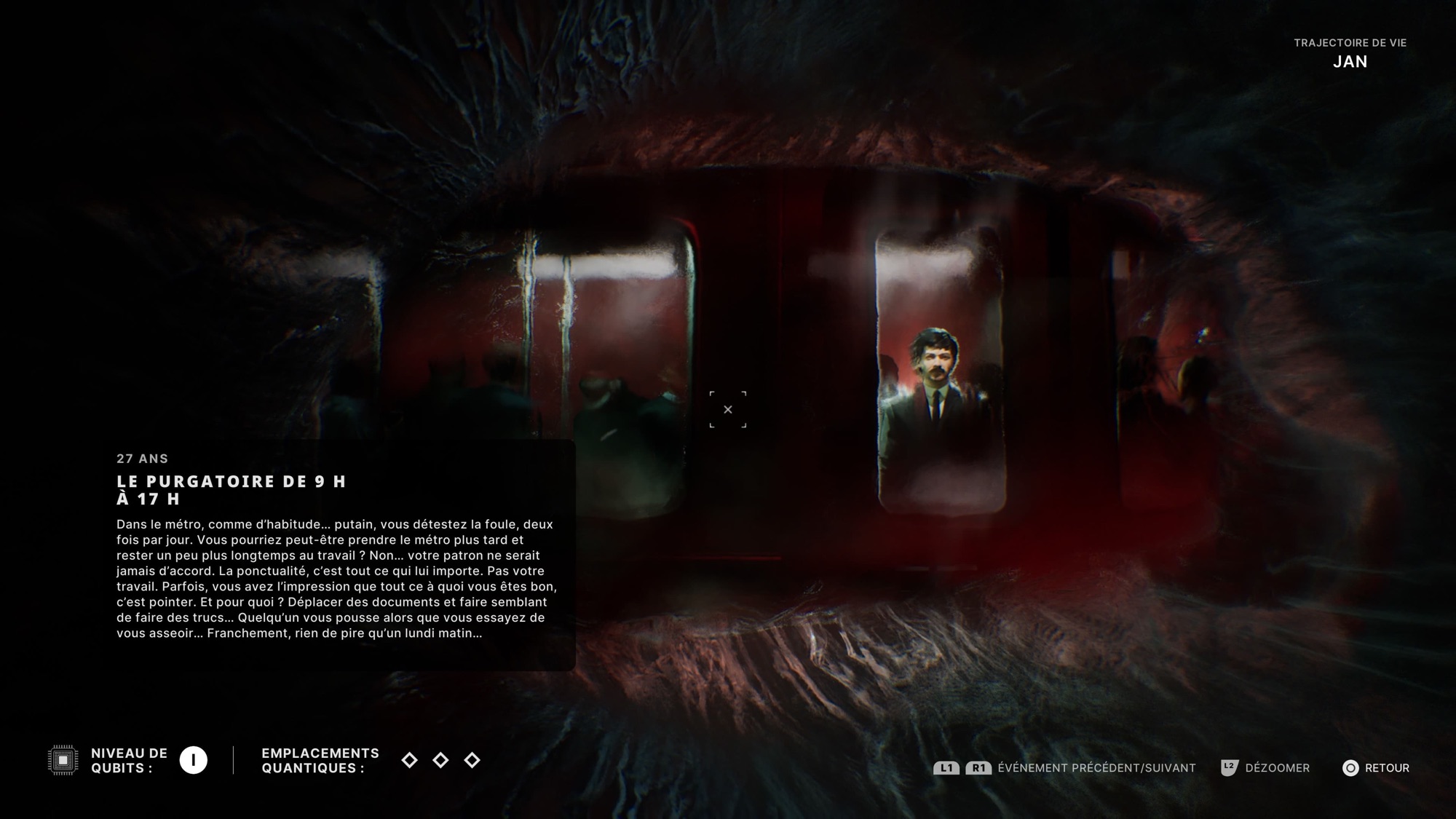Activate RETOUR to go back
Viewport: 1456px width, 819px height.
click(1386, 768)
